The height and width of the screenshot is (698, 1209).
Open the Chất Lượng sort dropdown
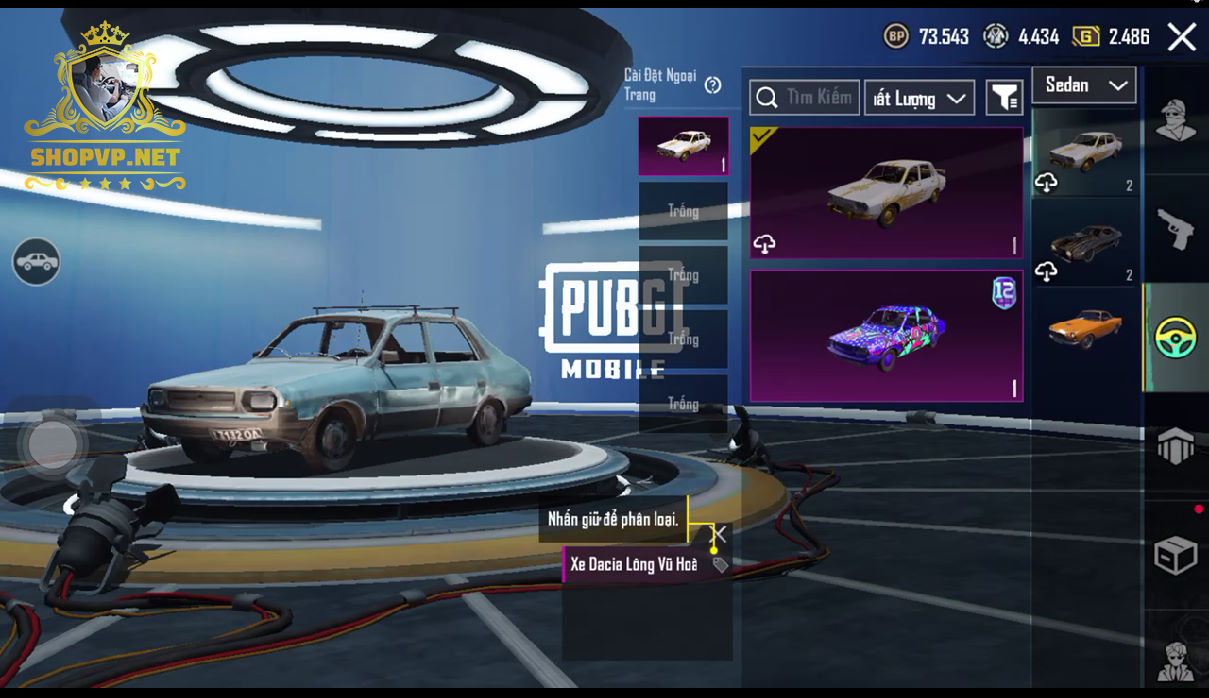pyautogui.click(x=919, y=98)
